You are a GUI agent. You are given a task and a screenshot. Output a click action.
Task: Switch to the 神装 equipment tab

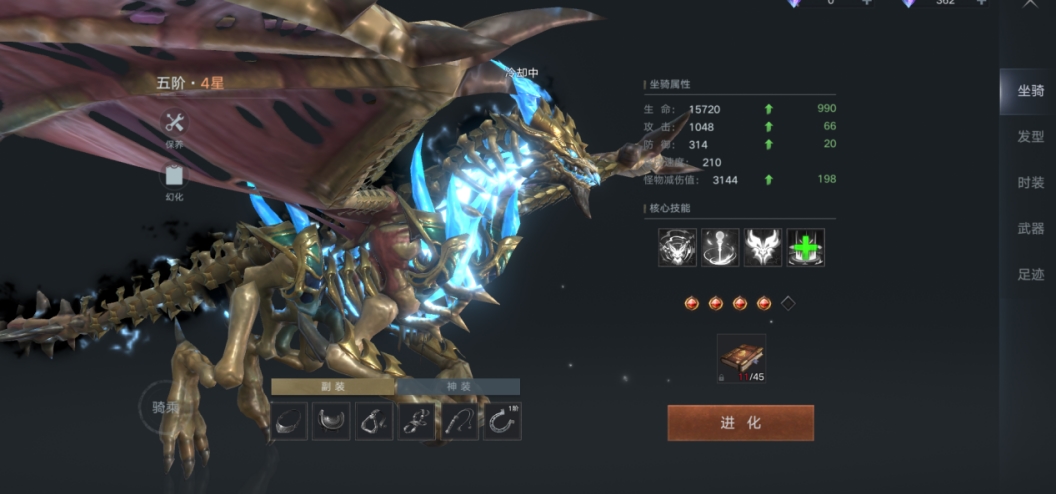[458, 387]
